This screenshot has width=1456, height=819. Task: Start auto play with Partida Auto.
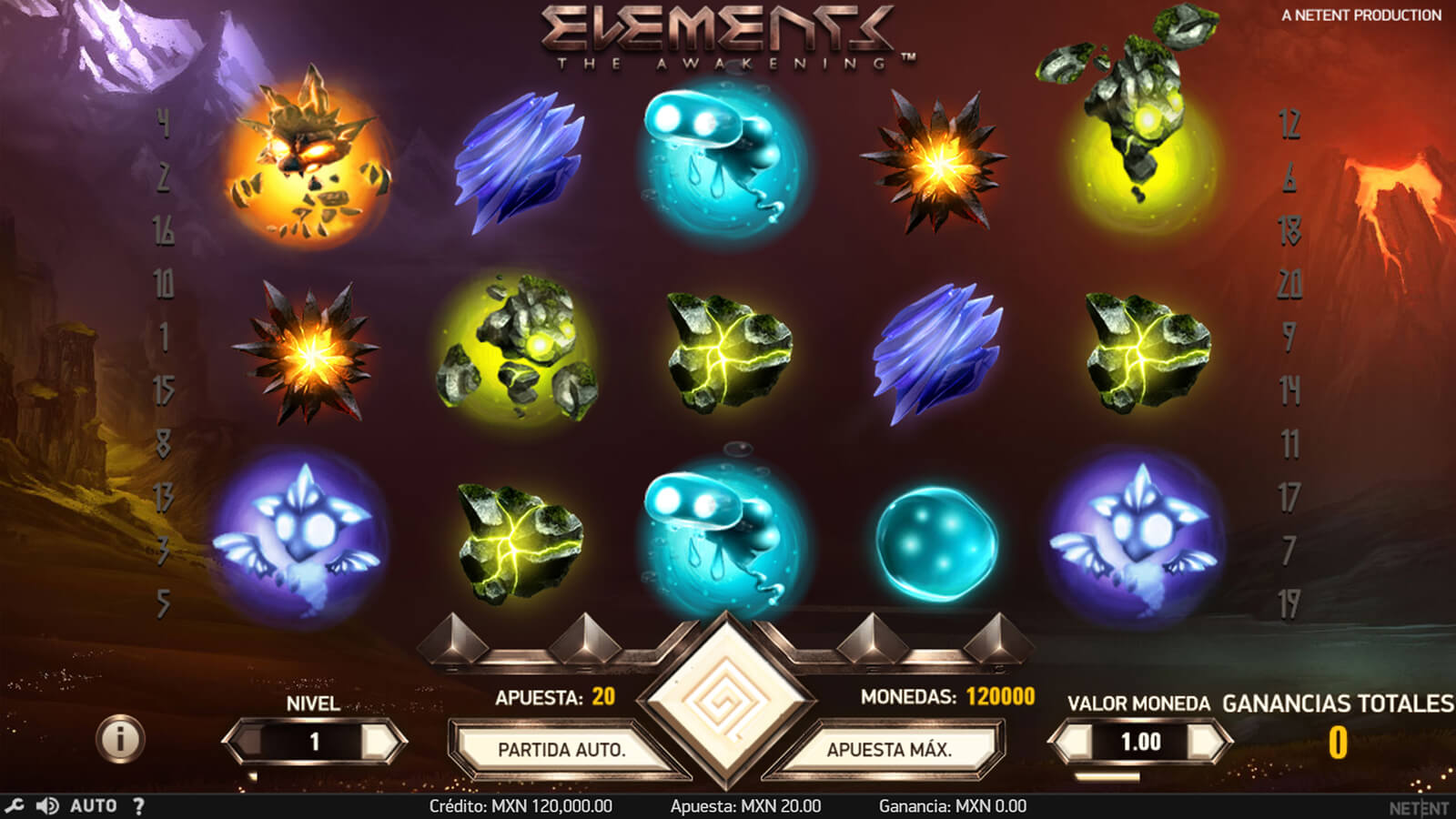coord(561,750)
